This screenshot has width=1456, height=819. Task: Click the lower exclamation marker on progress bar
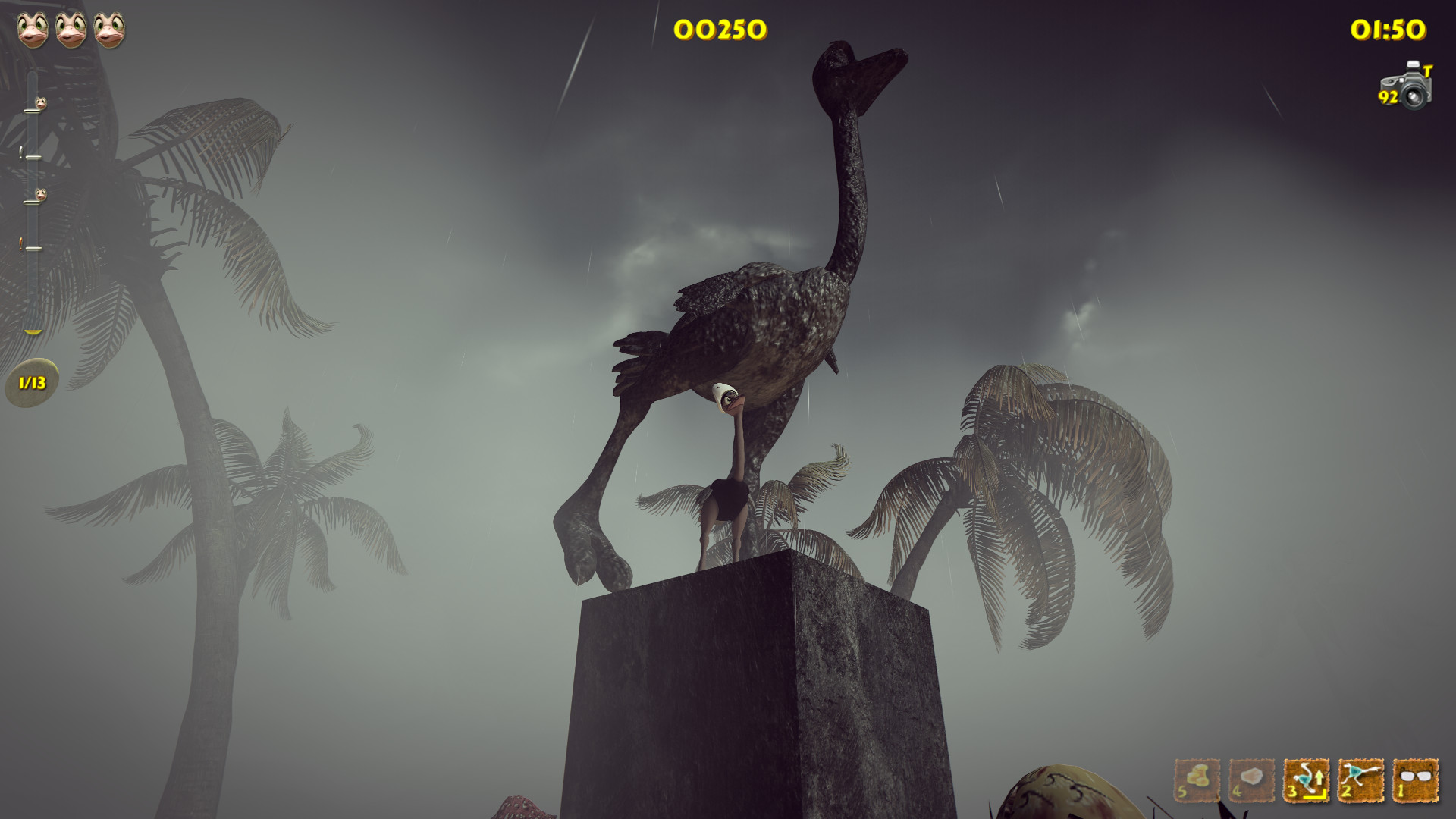point(19,240)
